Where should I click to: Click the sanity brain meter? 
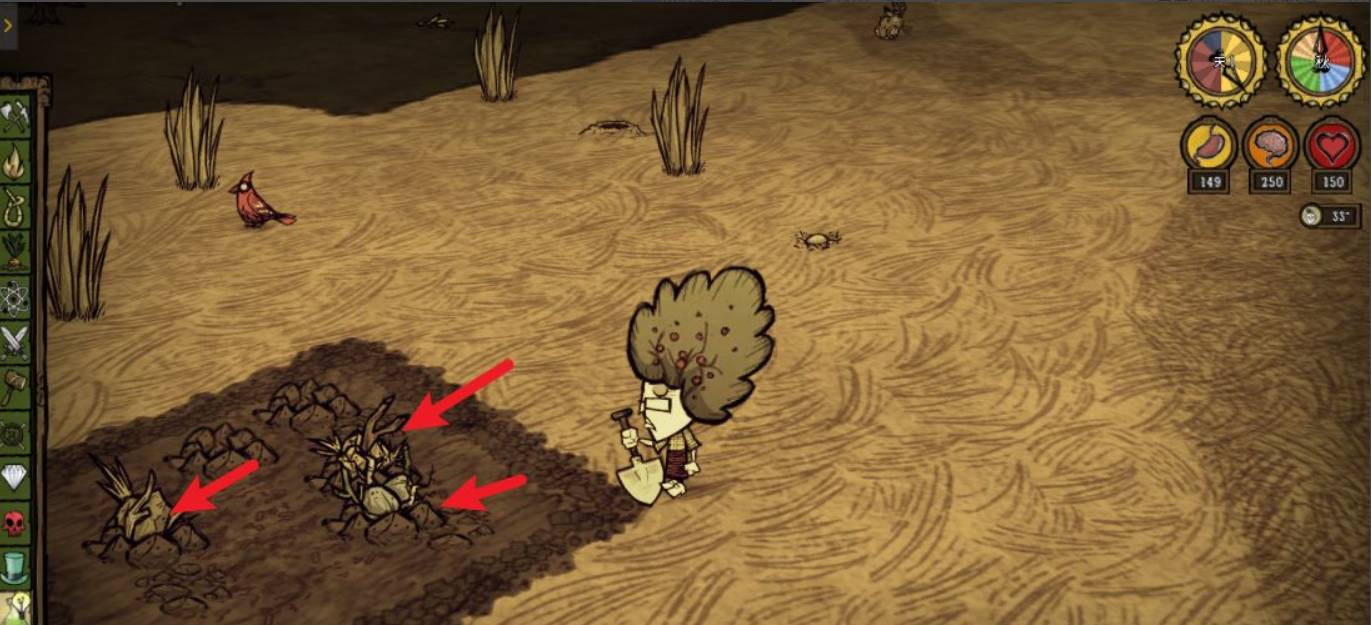pos(1271,145)
